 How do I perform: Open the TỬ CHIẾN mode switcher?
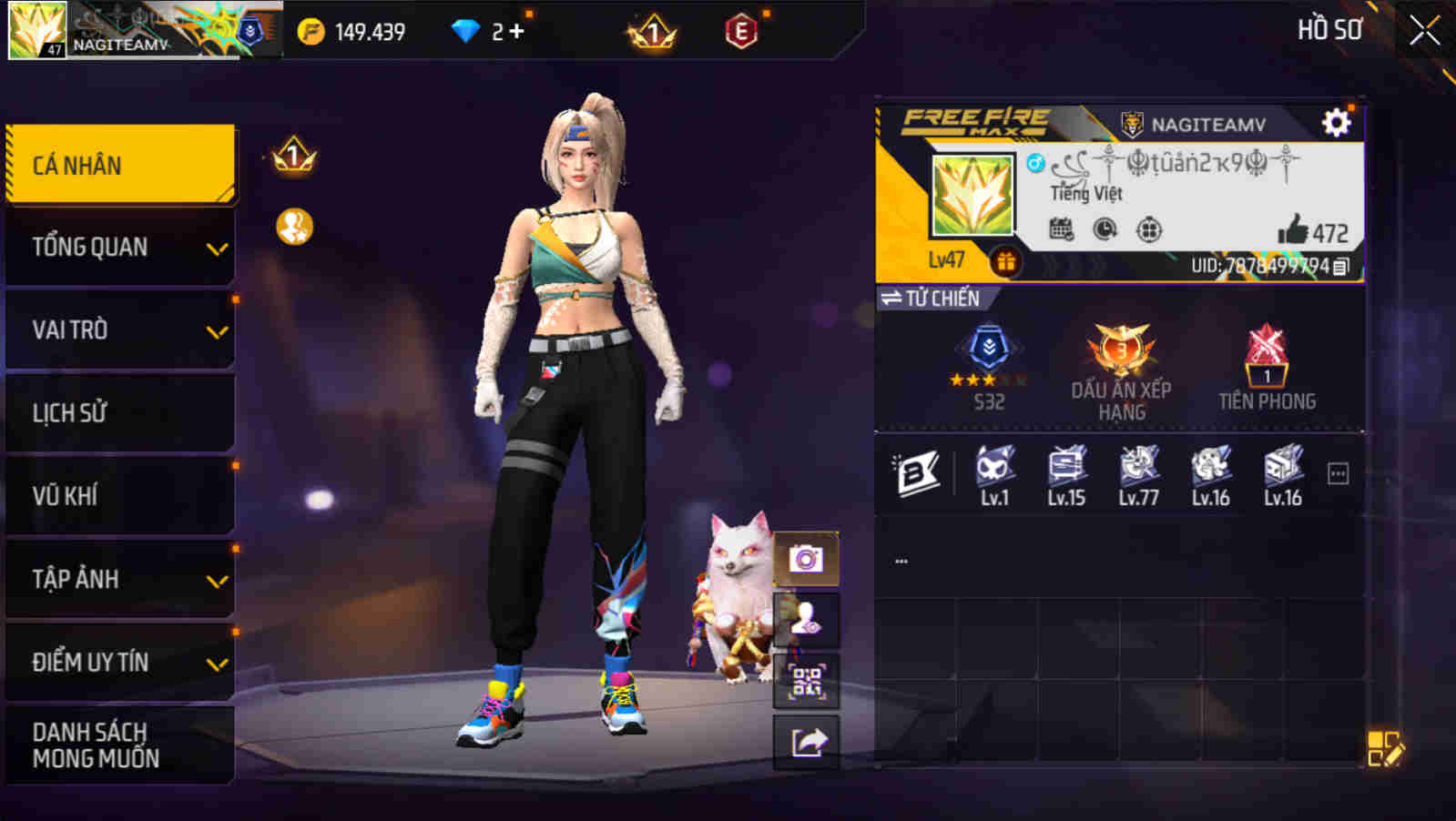(930, 298)
